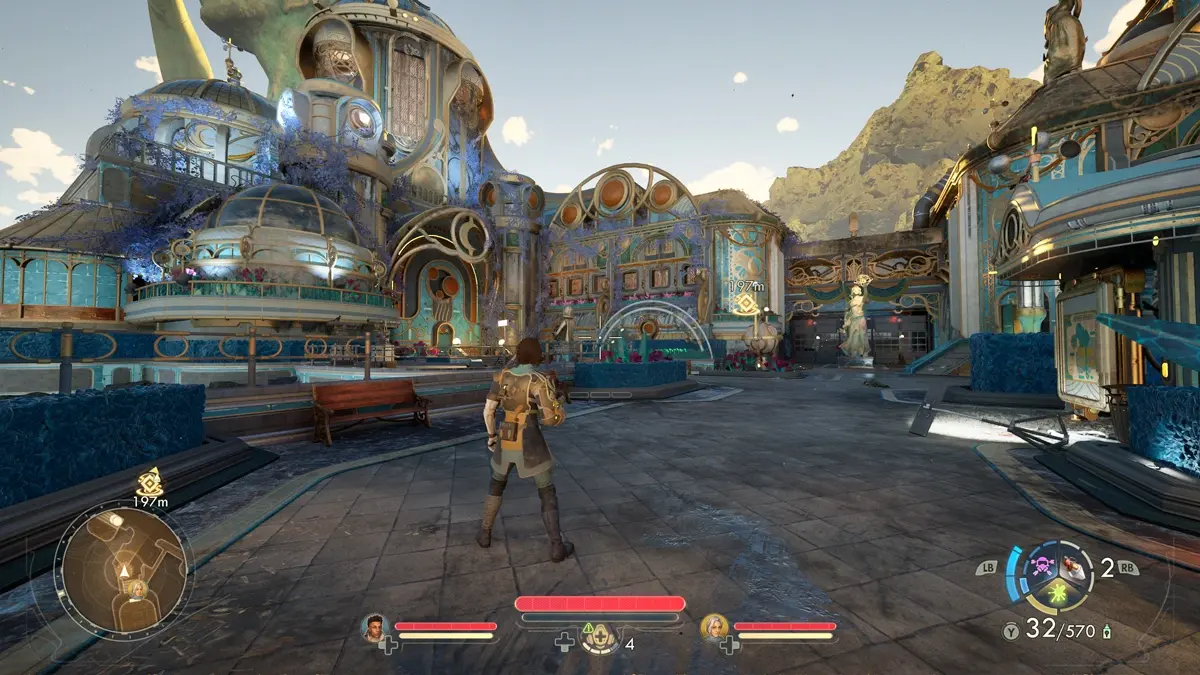Select the red potion throwable slot

(x=1071, y=567)
